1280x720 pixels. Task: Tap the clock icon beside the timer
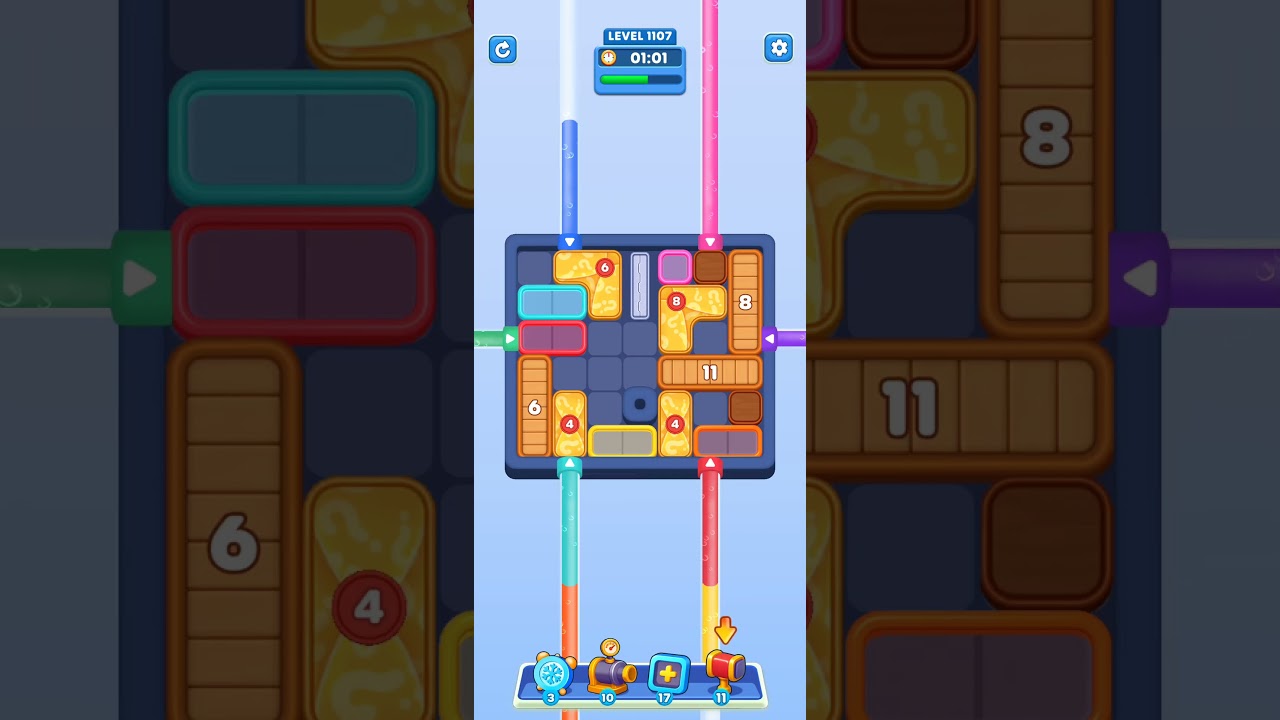point(608,58)
